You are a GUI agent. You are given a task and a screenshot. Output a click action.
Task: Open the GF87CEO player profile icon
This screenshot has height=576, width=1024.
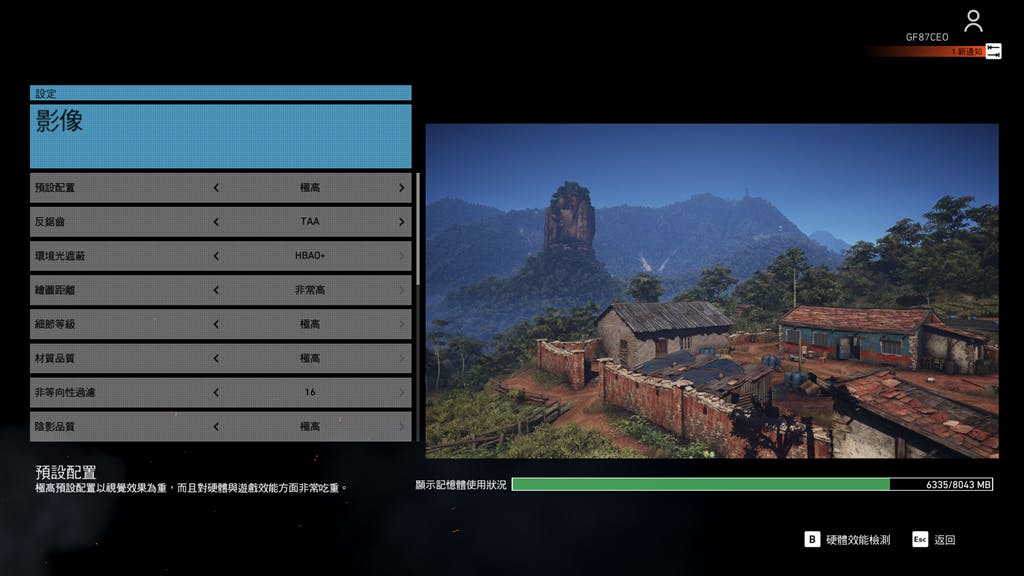click(973, 20)
